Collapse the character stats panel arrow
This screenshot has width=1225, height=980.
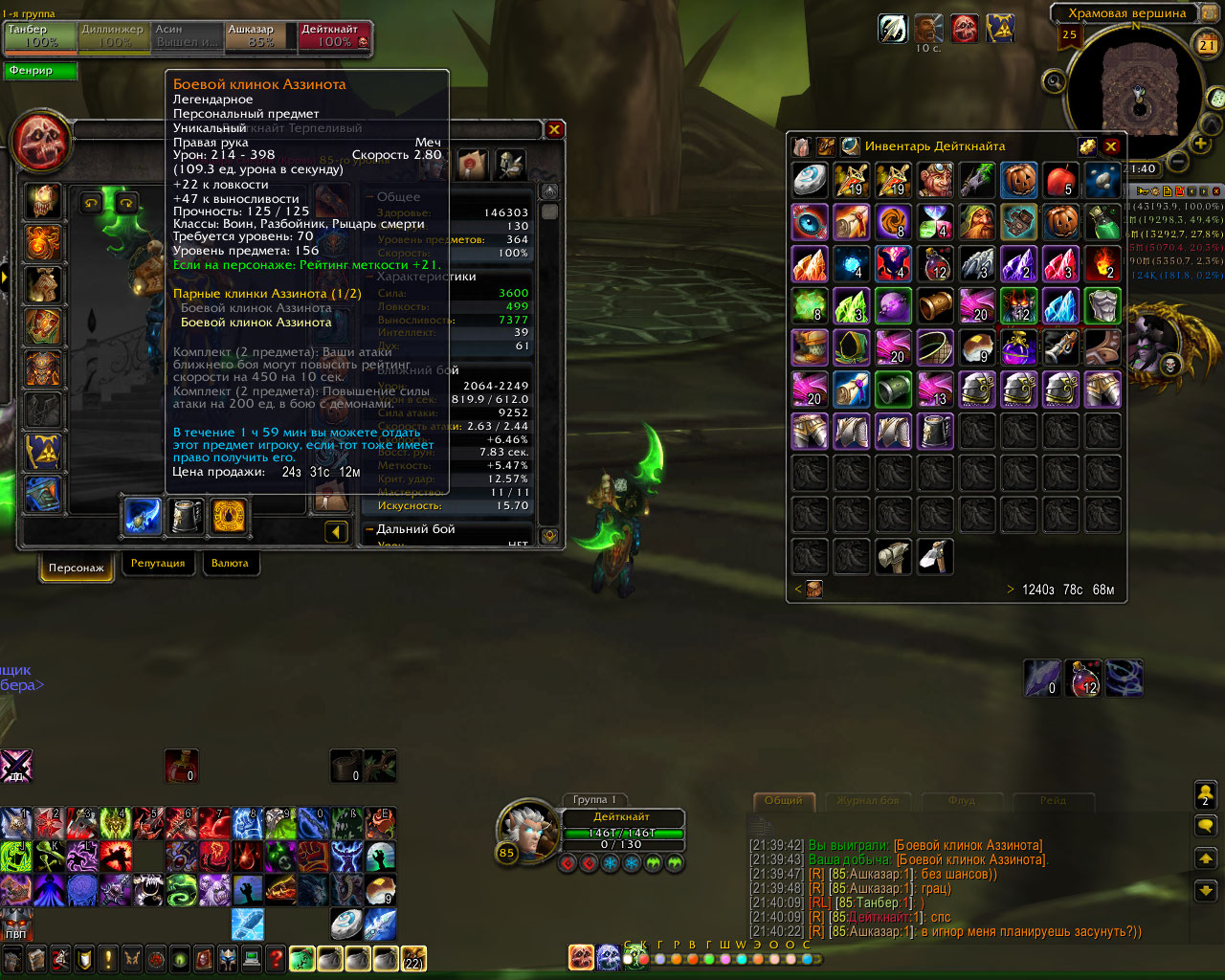[x=336, y=532]
